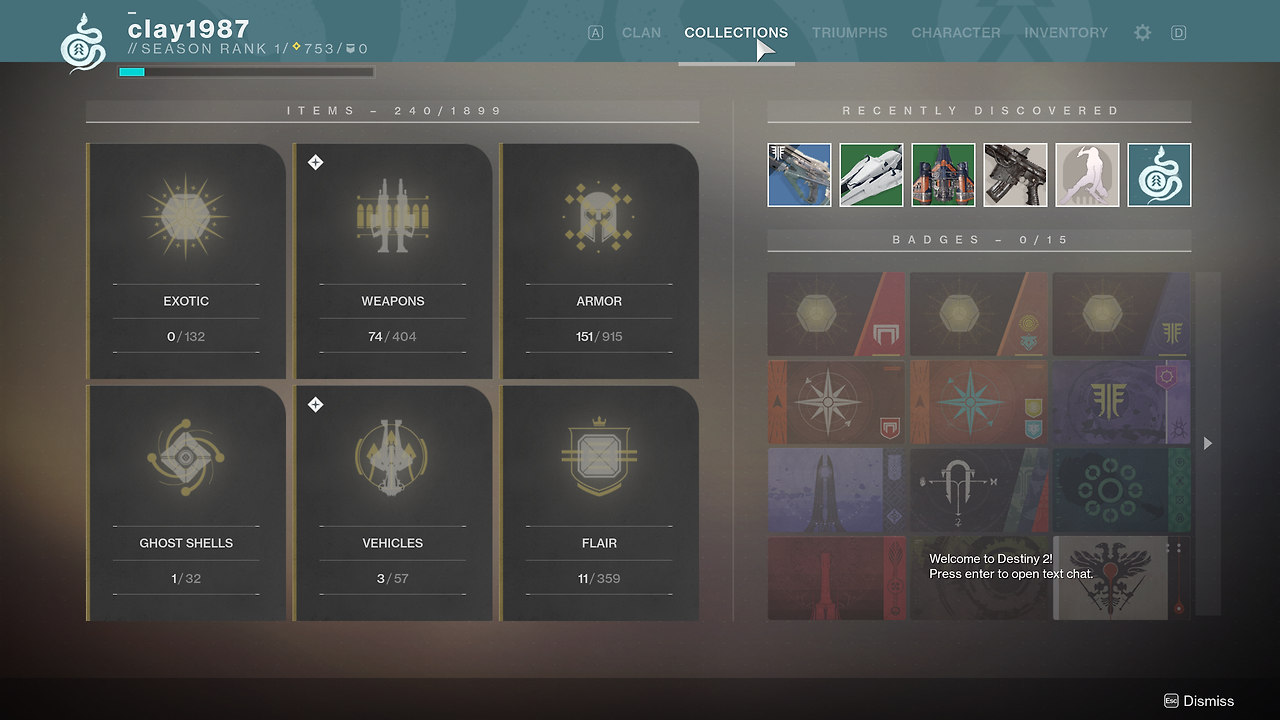Open the black eagle crest badge

coord(1122,578)
